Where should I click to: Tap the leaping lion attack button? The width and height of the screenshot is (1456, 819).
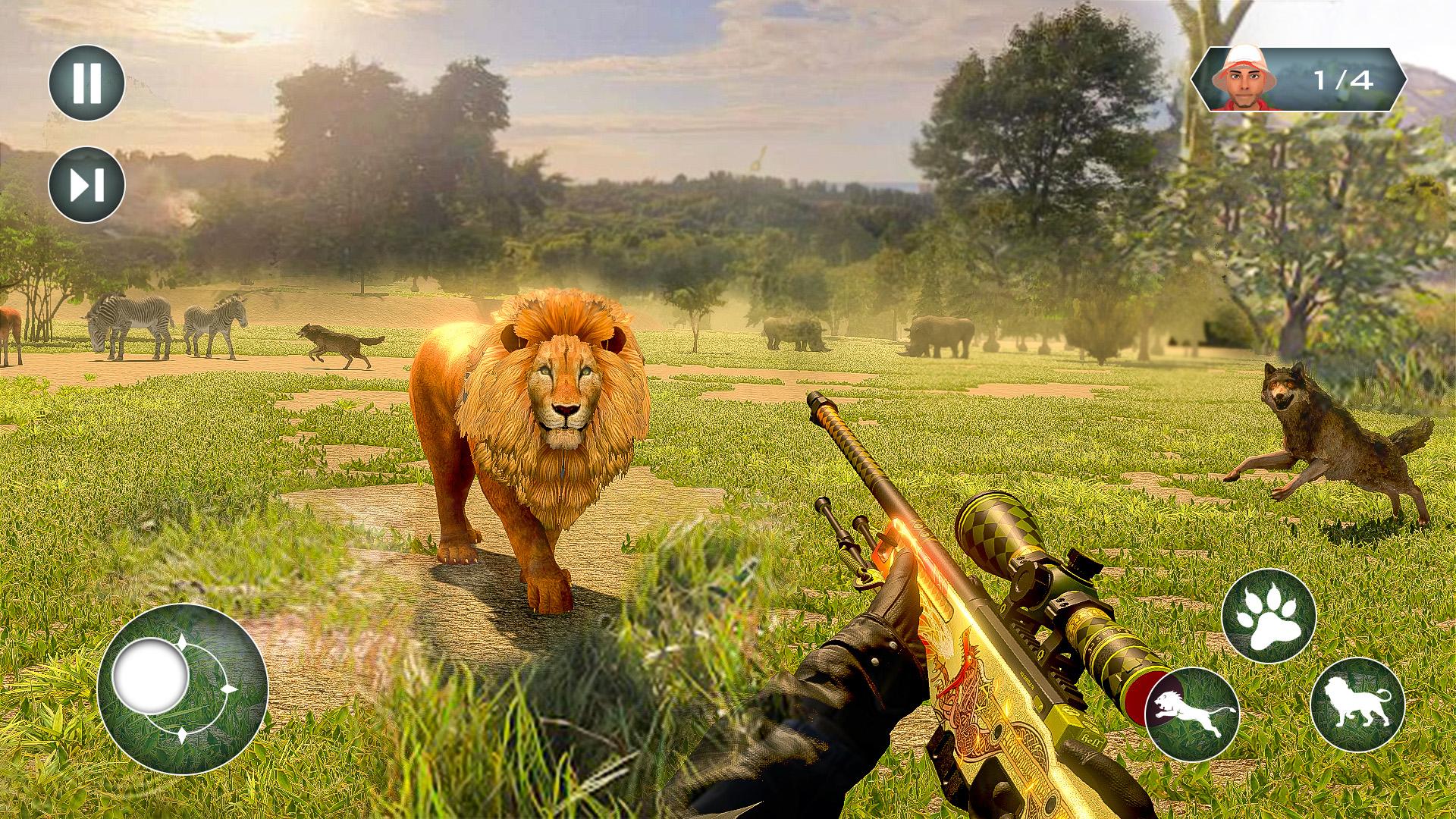pos(1191,713)
